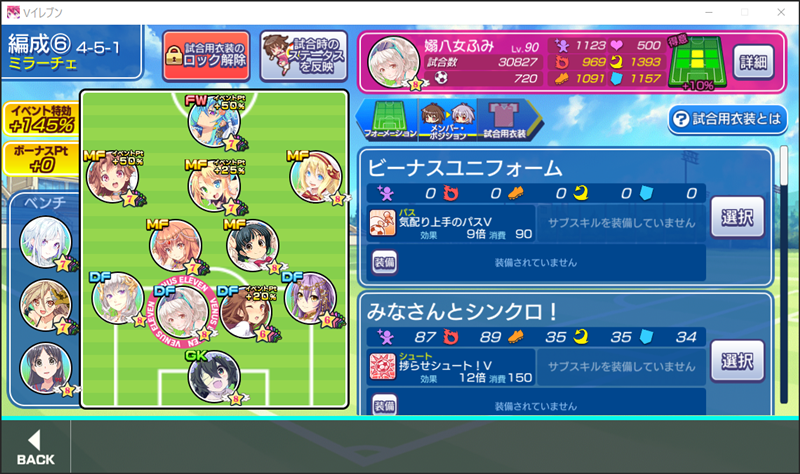Go back with the BACK button
This screenshot has height=474, width=800.
pyautogui.click(x=36, y=447)
